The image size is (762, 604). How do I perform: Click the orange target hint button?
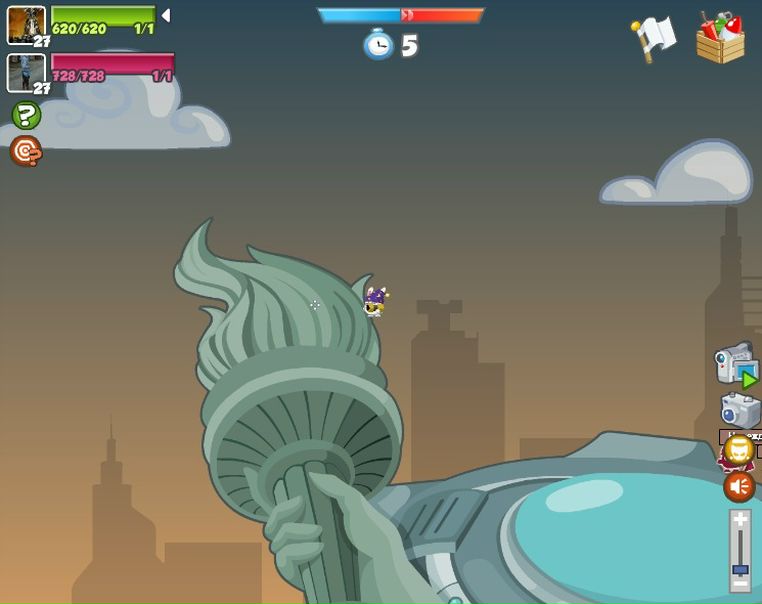[x=26, y=151]
